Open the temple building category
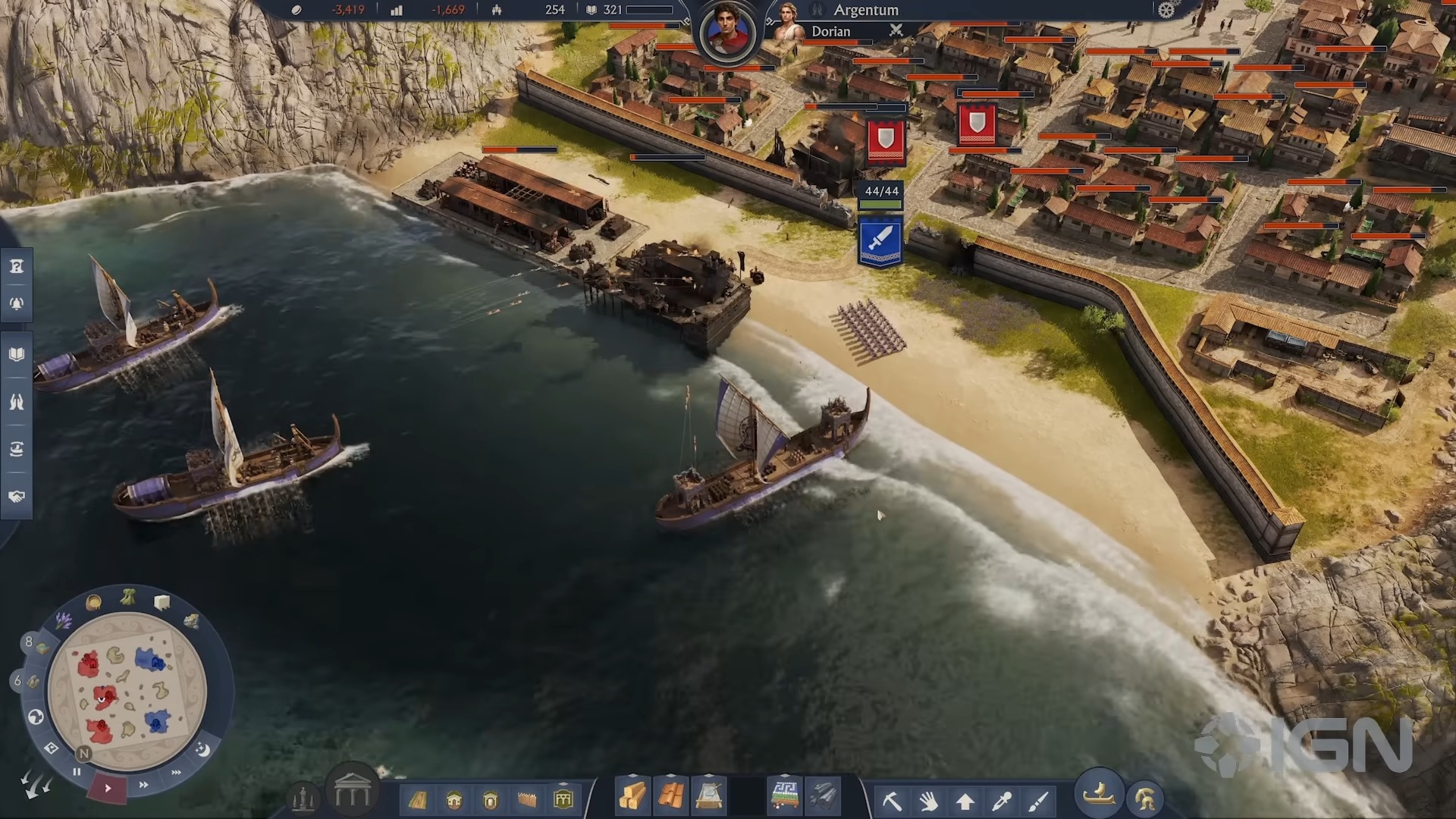 pos(352,792)
